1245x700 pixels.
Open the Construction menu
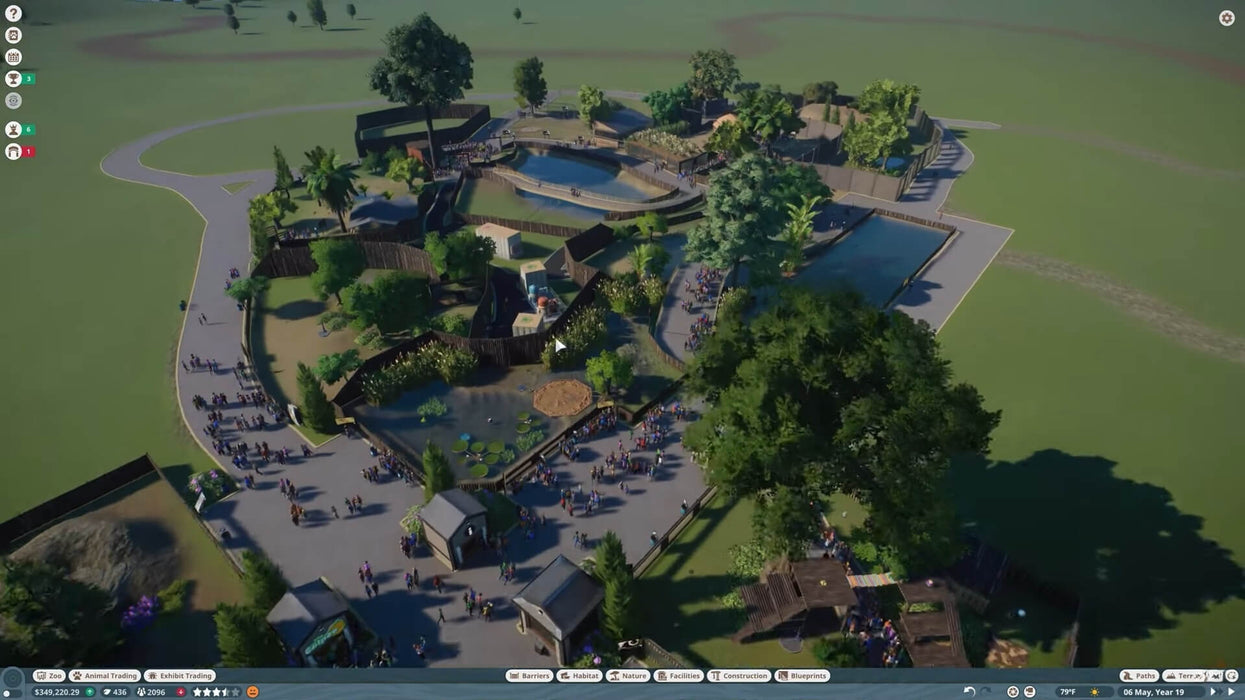[x=739, y=676]
